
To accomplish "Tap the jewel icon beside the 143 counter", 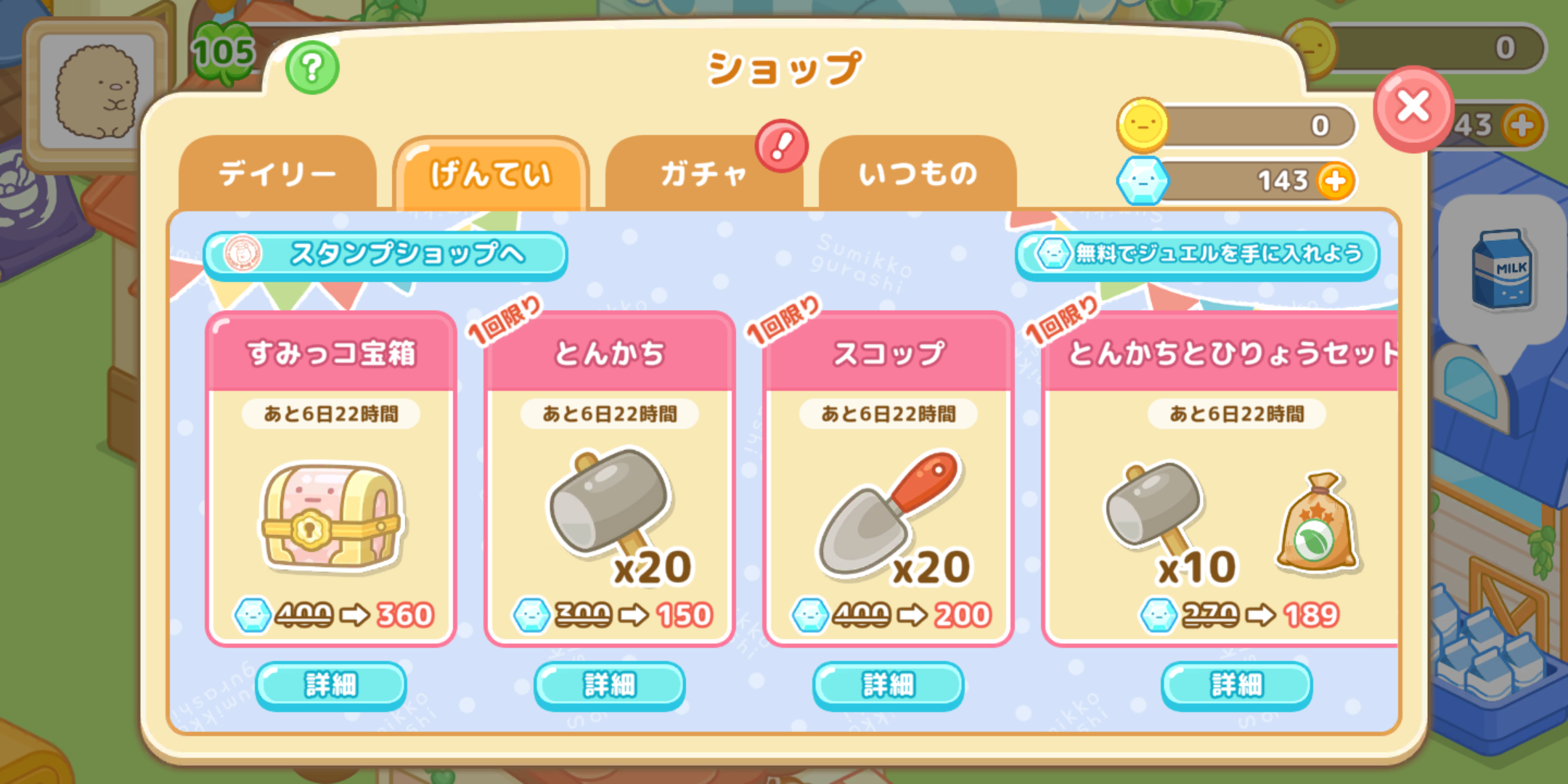I will pos(1144,181).
